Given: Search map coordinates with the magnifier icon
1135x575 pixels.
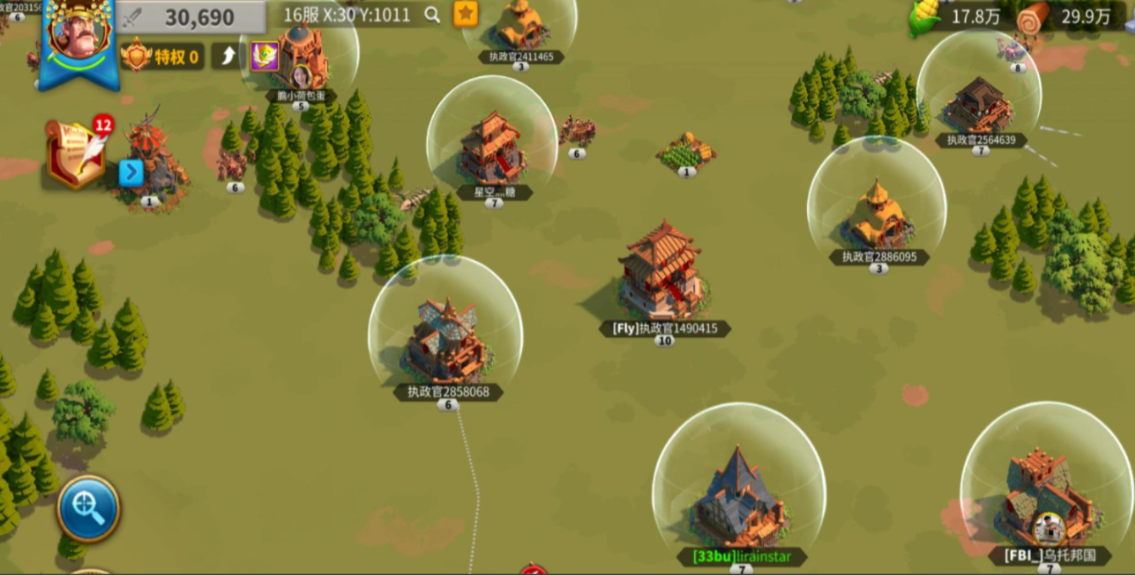Looking at the screenshot, I should pos(432,15).
